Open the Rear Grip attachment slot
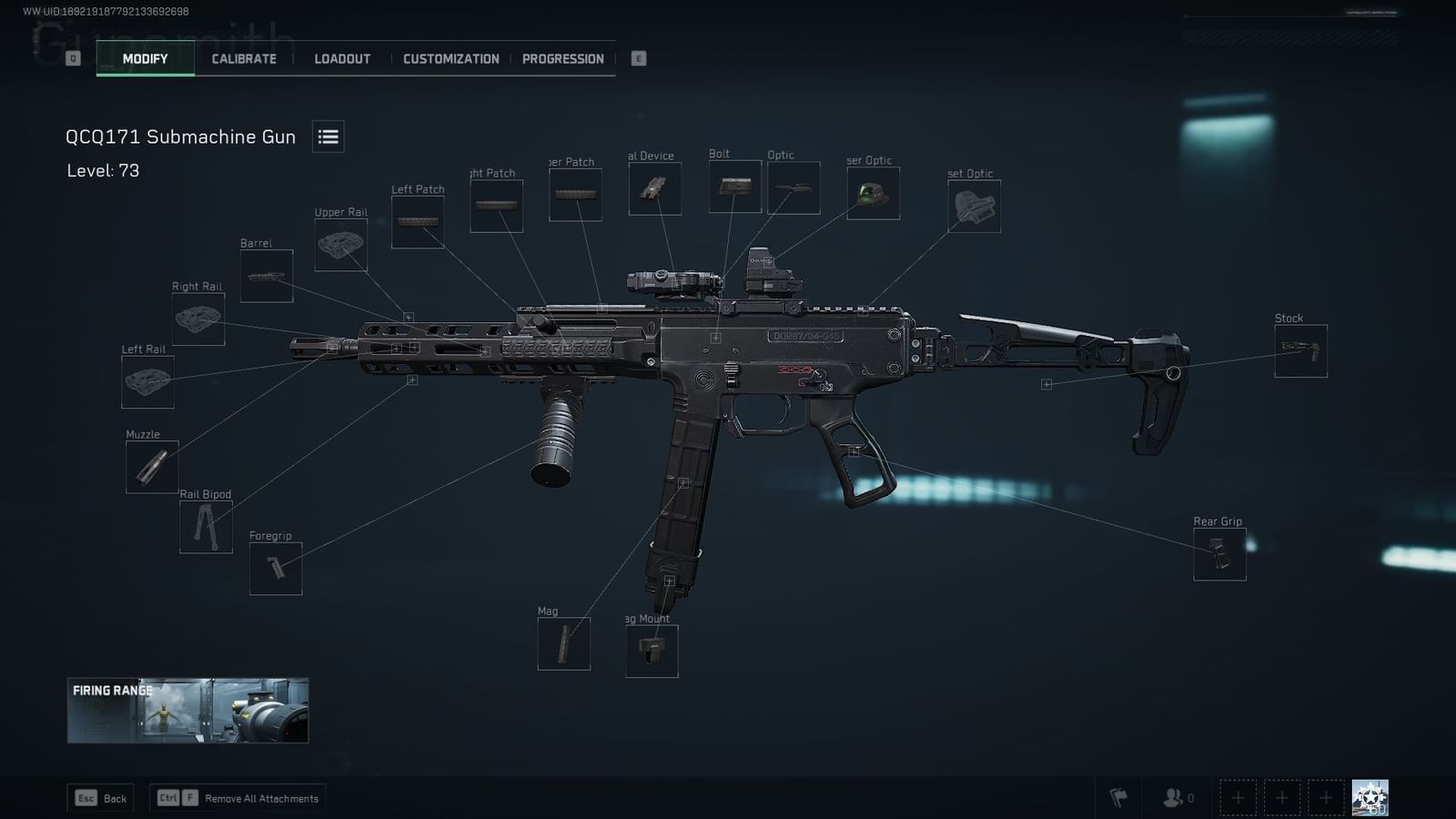The width and height of the screenshot is (1456, 819). click(x=1218, y=553)
